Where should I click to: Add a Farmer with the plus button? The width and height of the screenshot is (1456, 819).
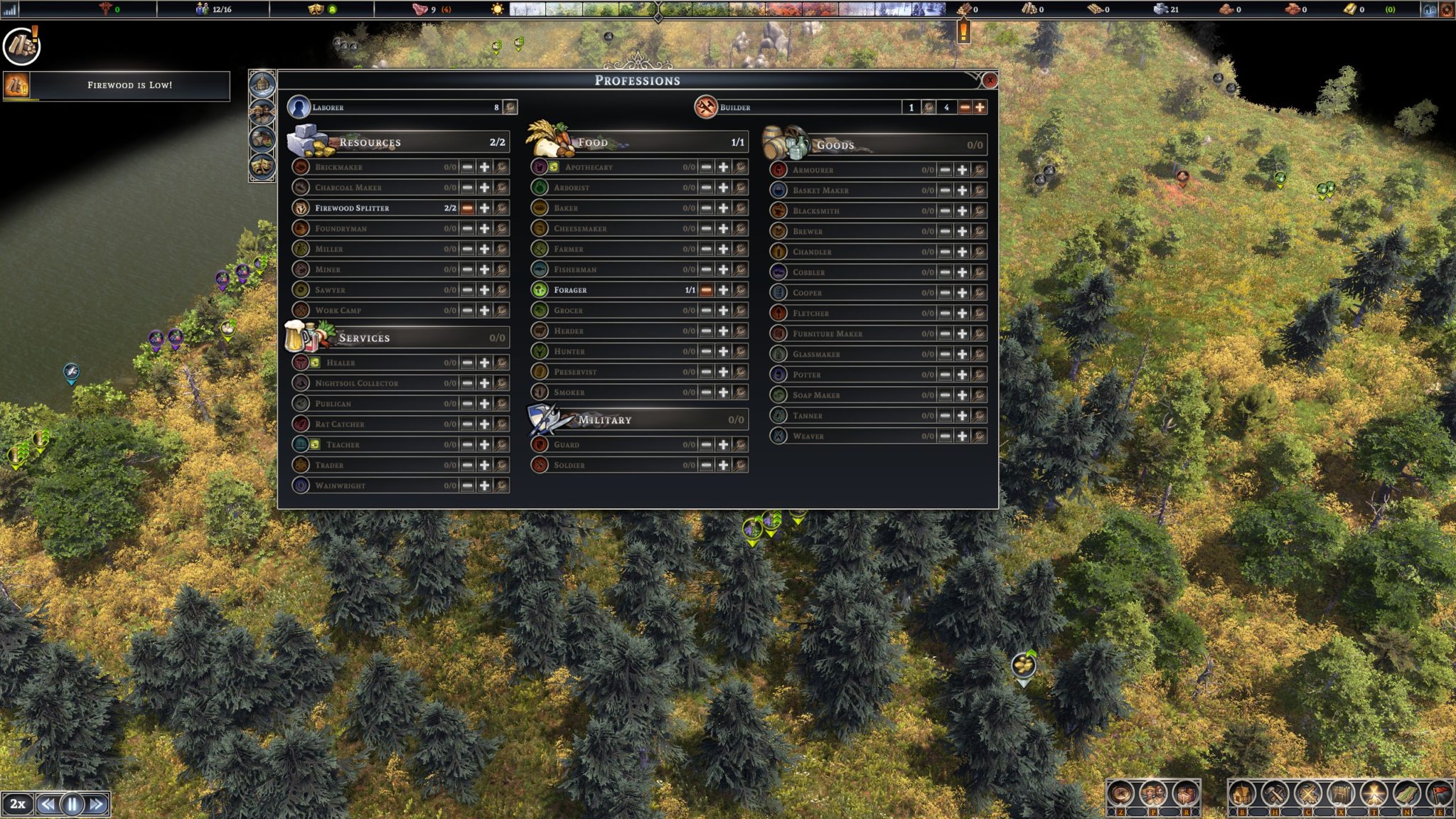723,249
